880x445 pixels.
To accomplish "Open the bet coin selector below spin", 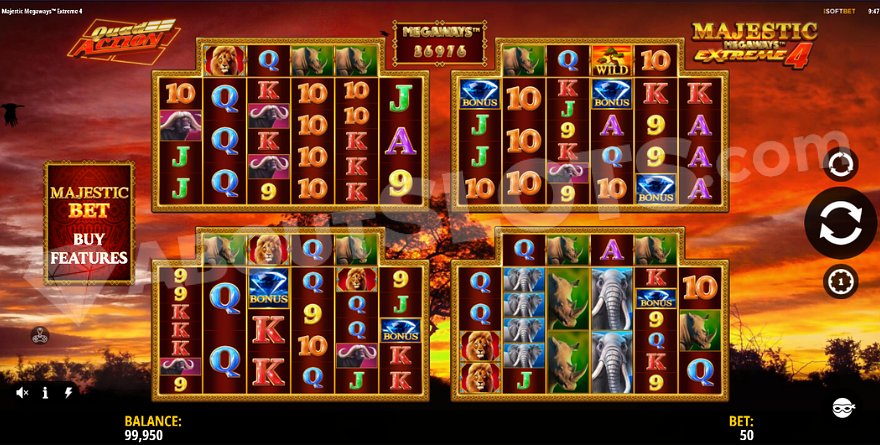I will (x=840, y=281).
